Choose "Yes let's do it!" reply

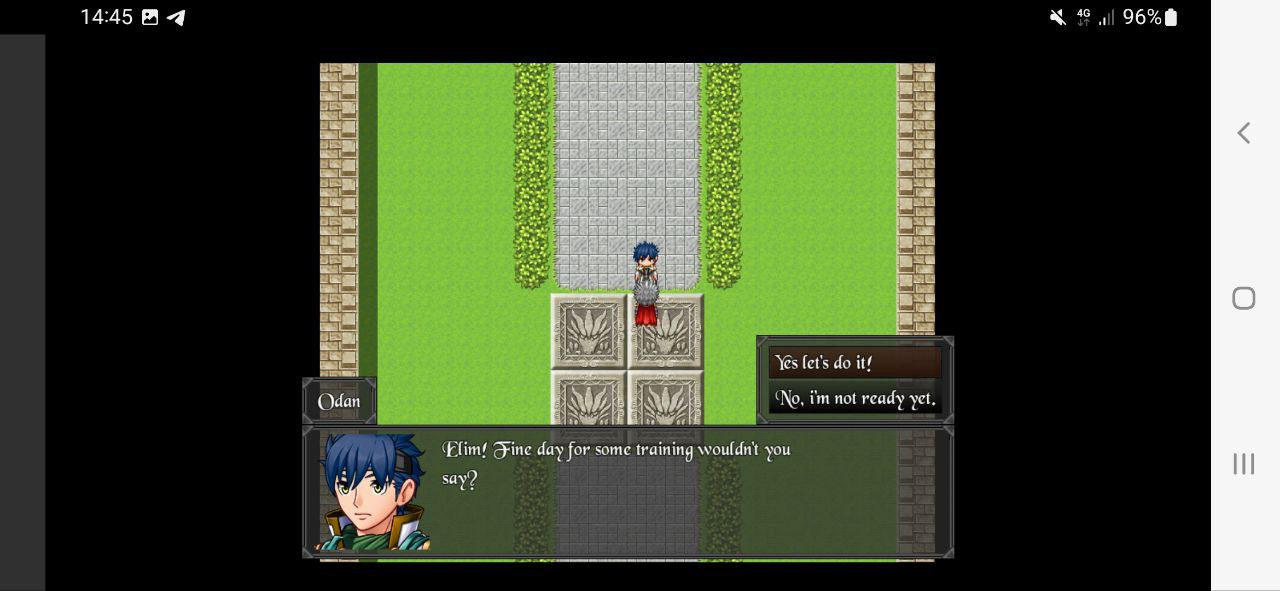pos(854,363)
